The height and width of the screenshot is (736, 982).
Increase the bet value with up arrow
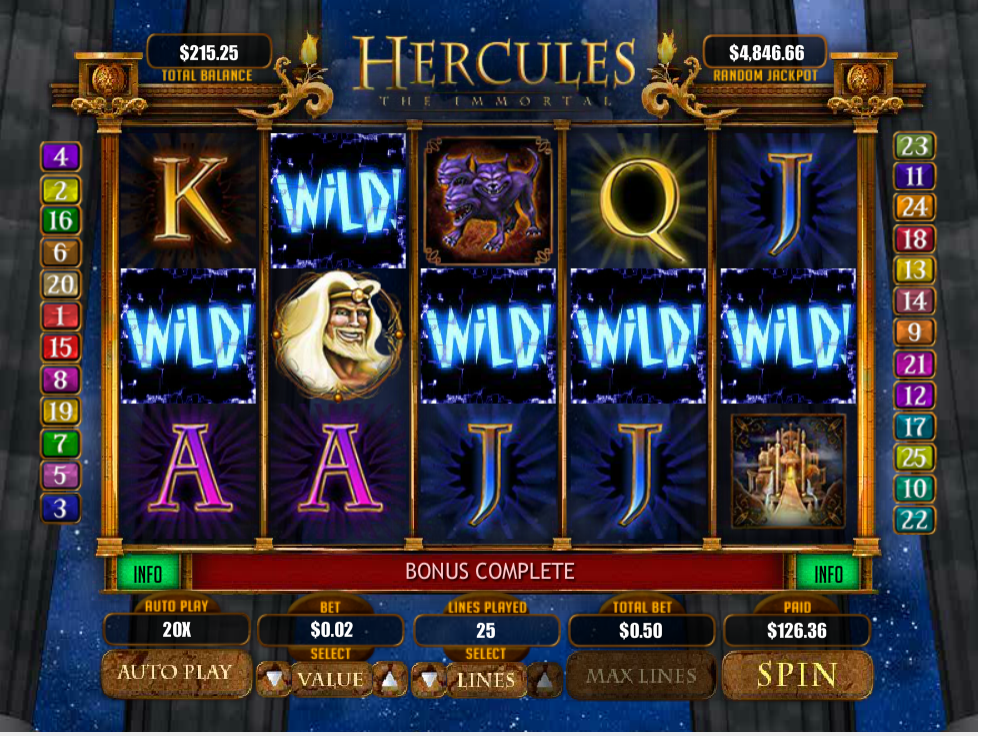point(389,680)
